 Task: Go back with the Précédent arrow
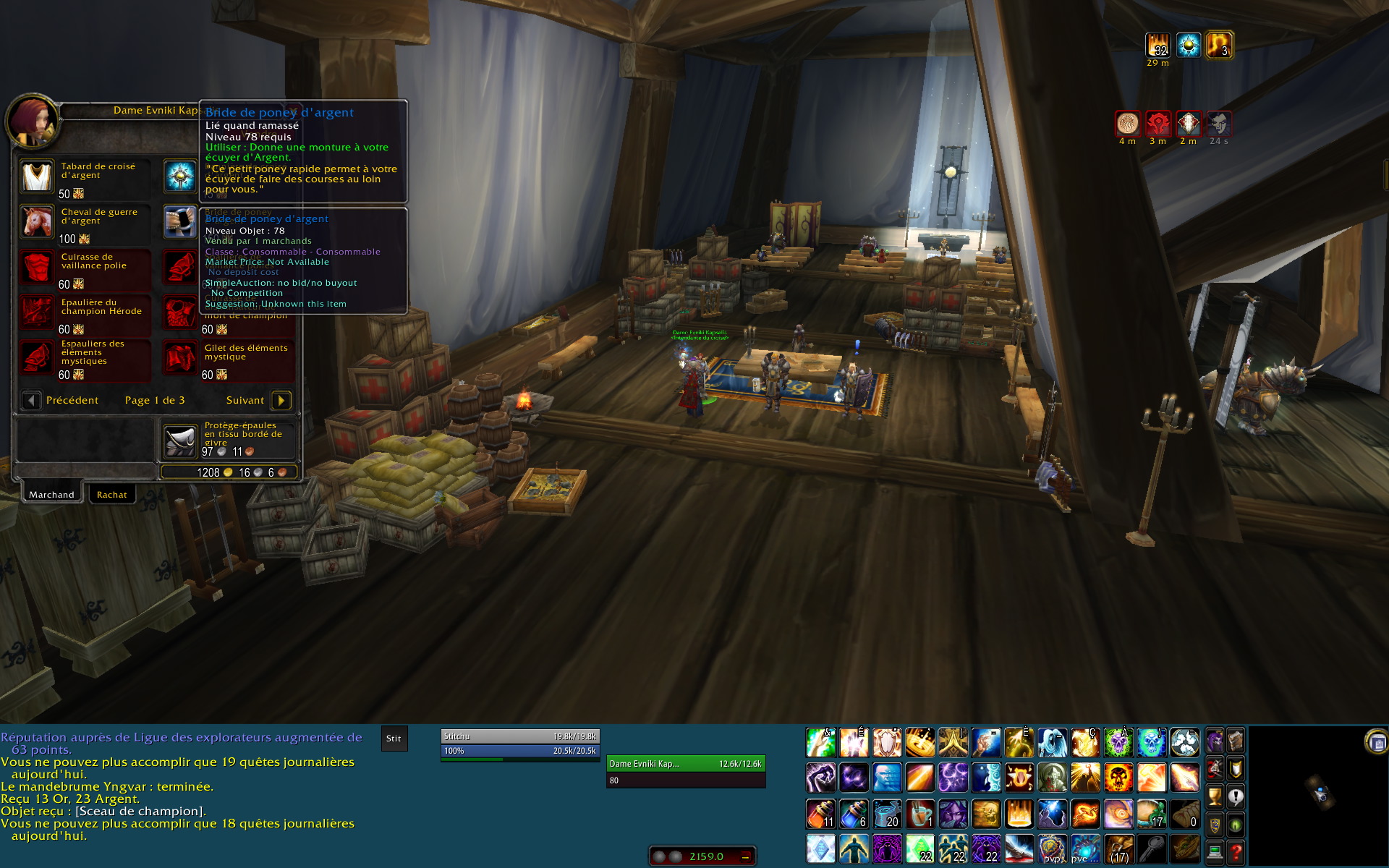pyautogui.click(x=31, y=400)
